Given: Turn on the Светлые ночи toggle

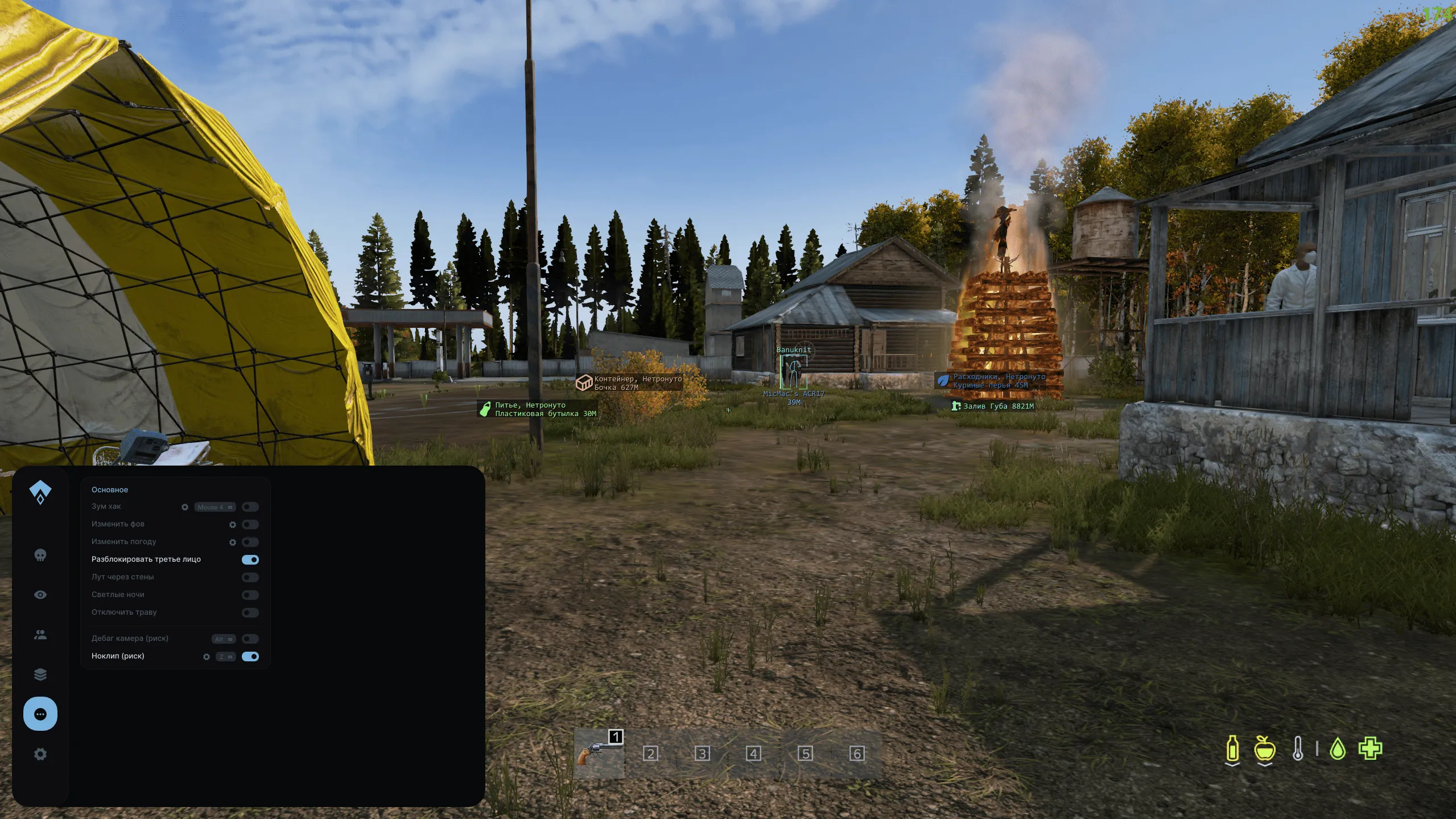Looking at the screenshot, I should click(249, 595).
